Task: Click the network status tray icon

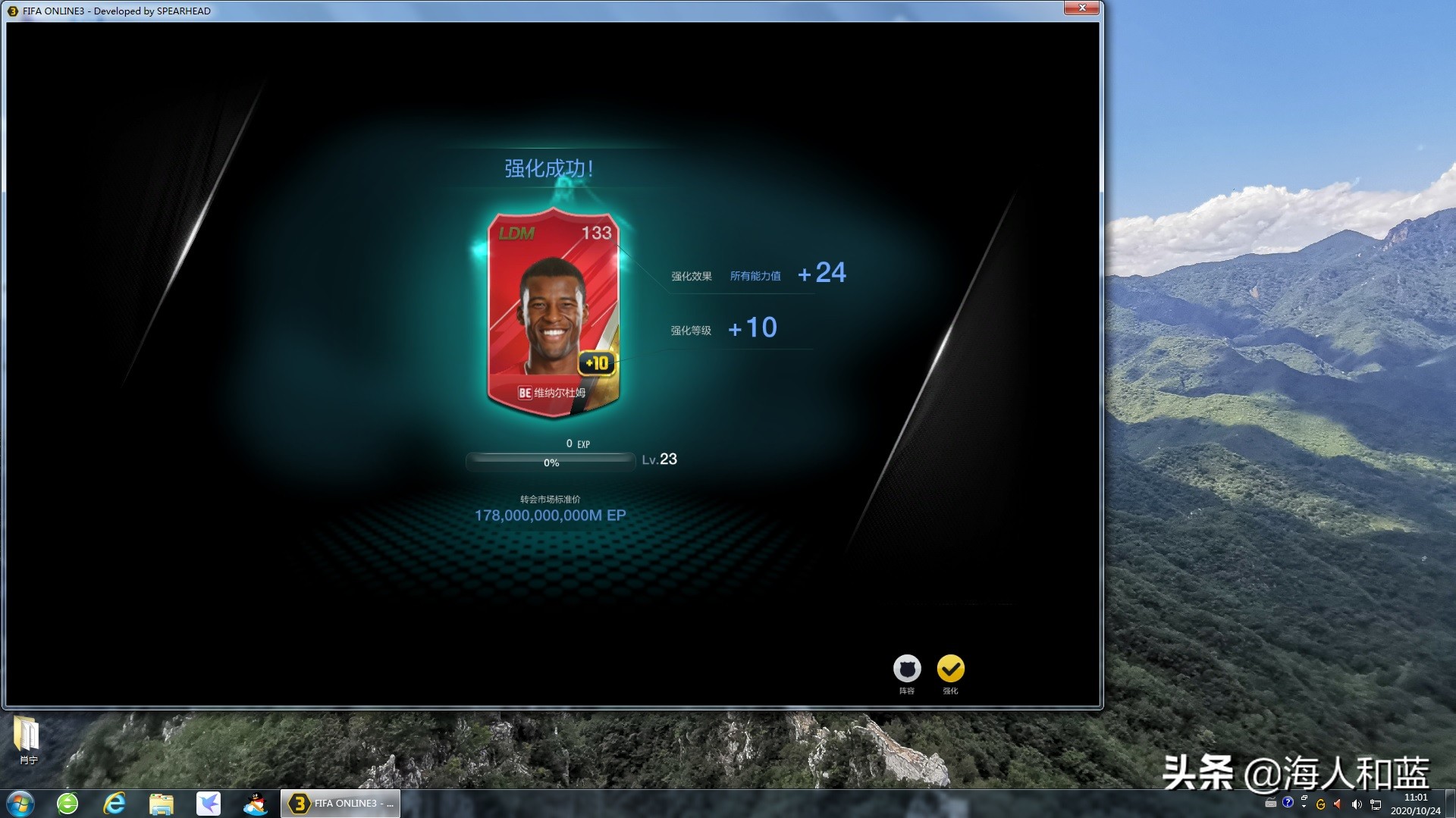Action: [x=1375, y=804]
